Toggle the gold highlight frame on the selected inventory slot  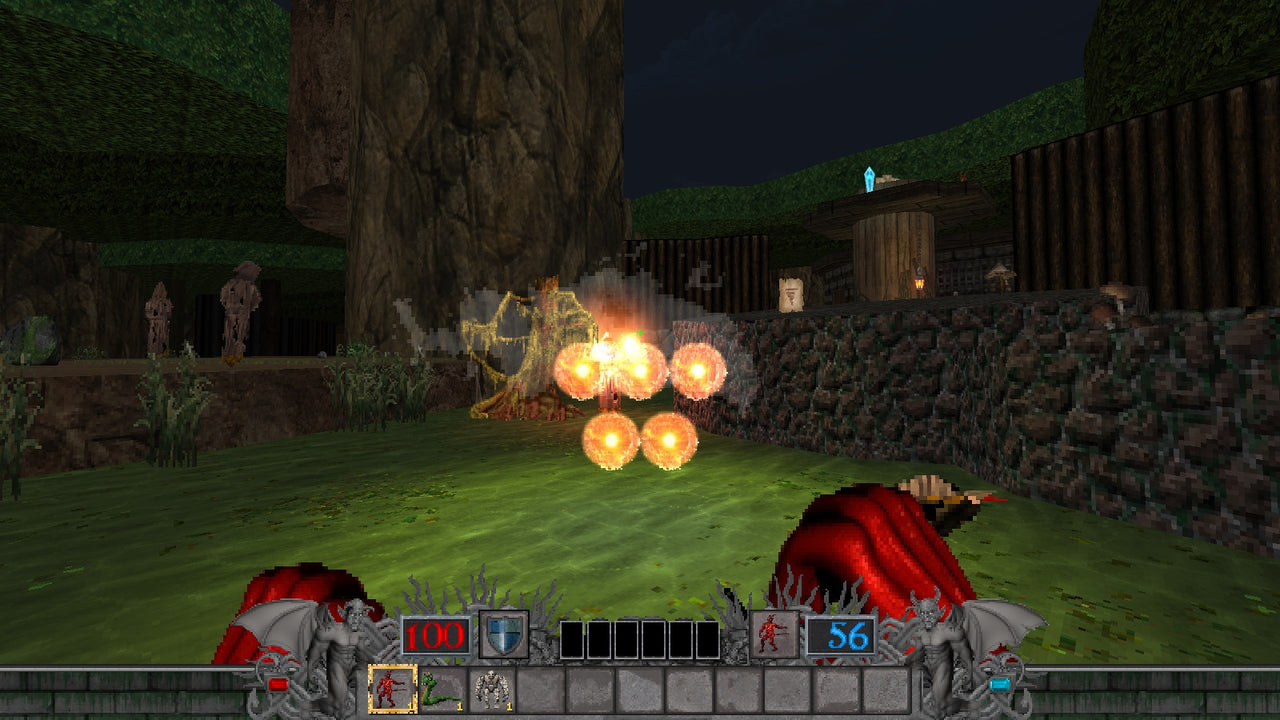390,686
